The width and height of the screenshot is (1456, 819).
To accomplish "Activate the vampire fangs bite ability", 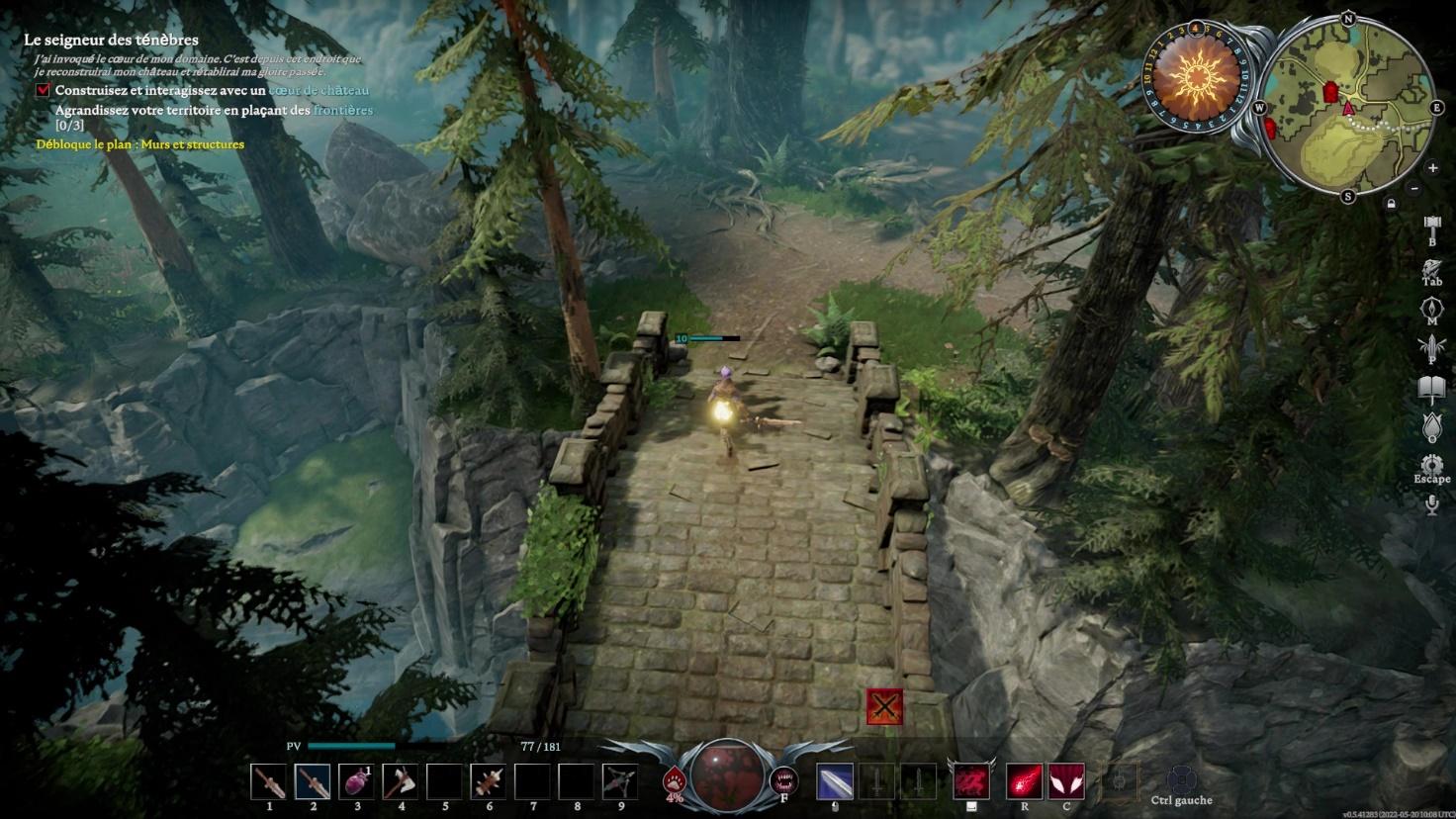I will [783, 781].
